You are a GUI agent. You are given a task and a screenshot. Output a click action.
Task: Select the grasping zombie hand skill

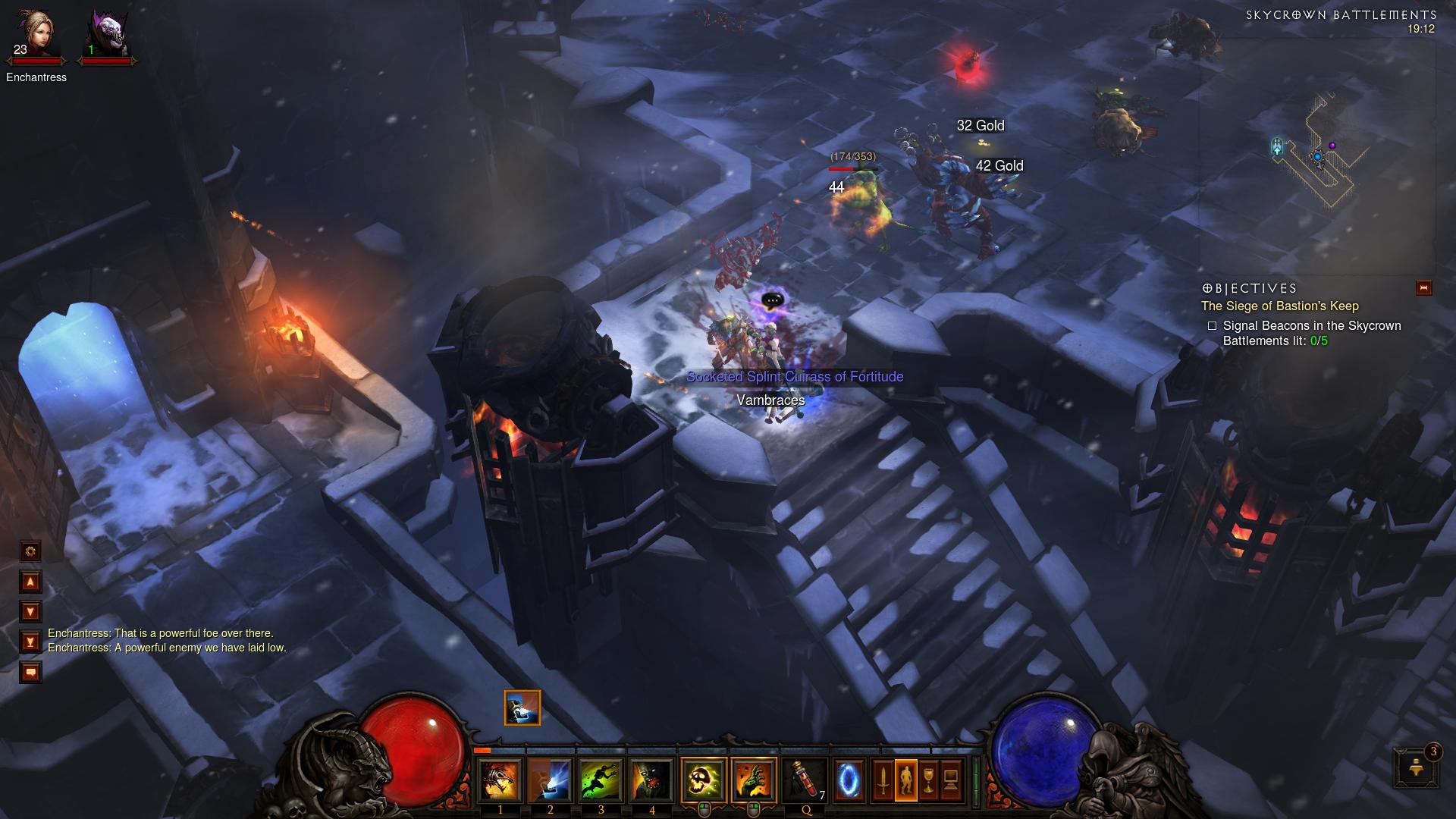pos(754,780)
